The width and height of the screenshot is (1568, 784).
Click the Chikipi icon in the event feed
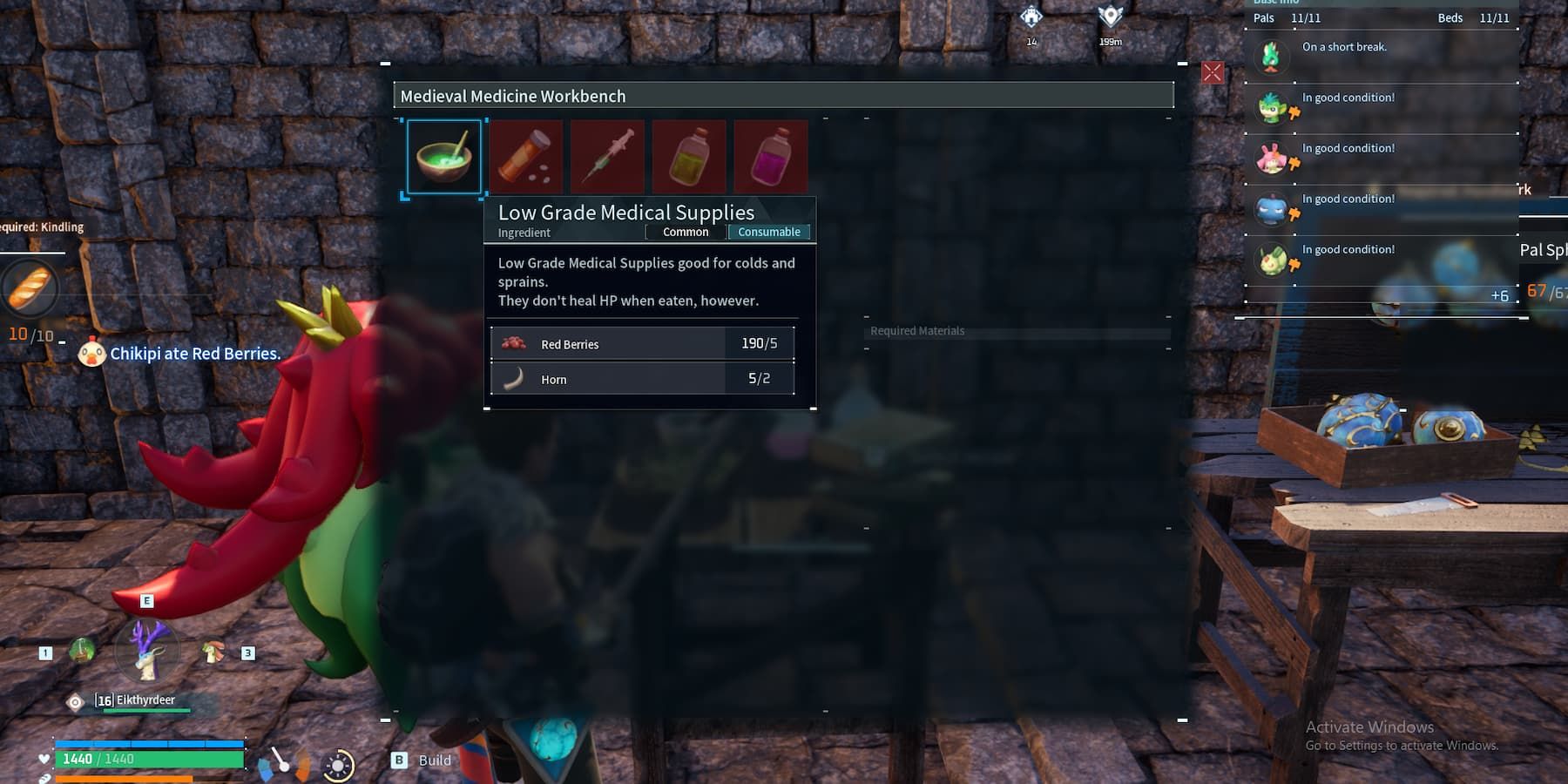[91, 354]
